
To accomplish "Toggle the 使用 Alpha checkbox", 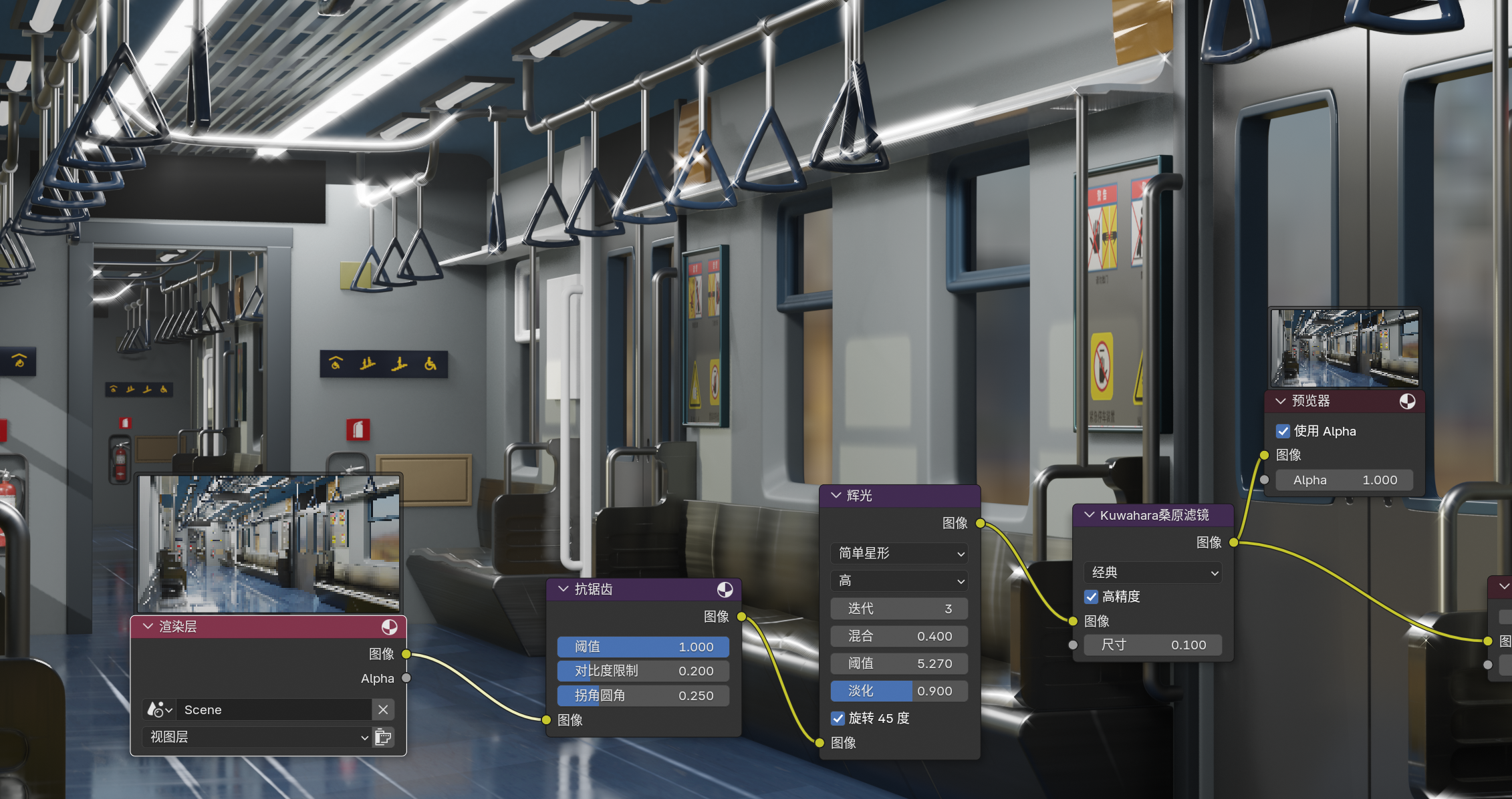I will pyautogui.click(x=1283, y=431).
